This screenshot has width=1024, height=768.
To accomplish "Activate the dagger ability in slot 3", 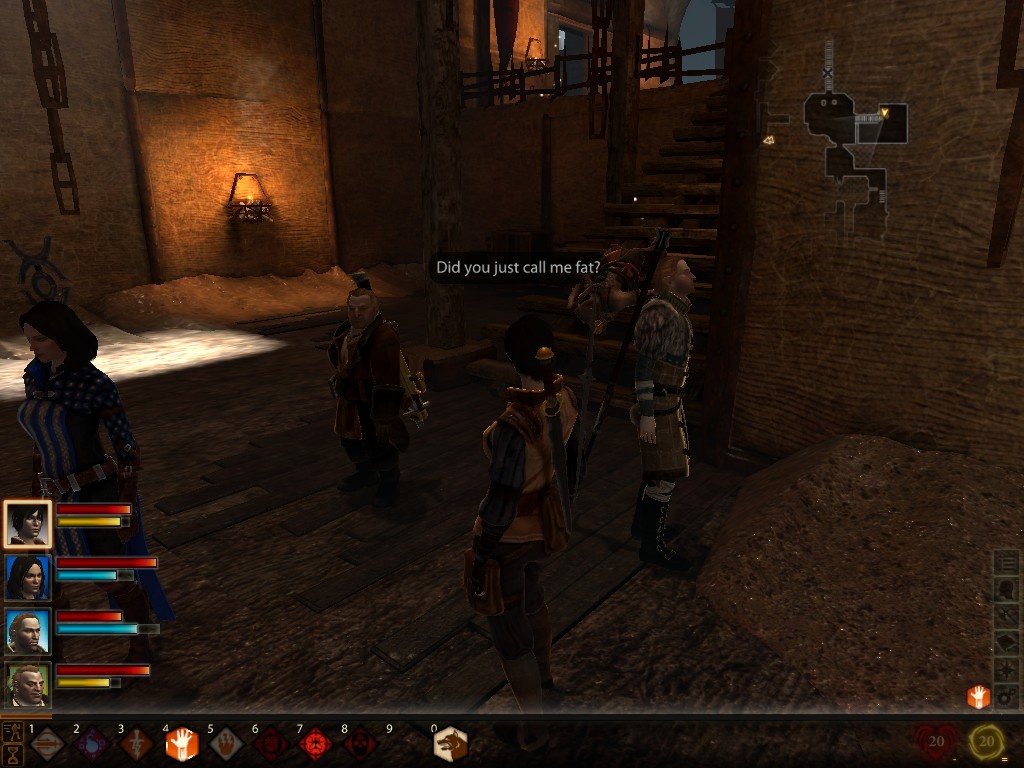I will [136, 744].
